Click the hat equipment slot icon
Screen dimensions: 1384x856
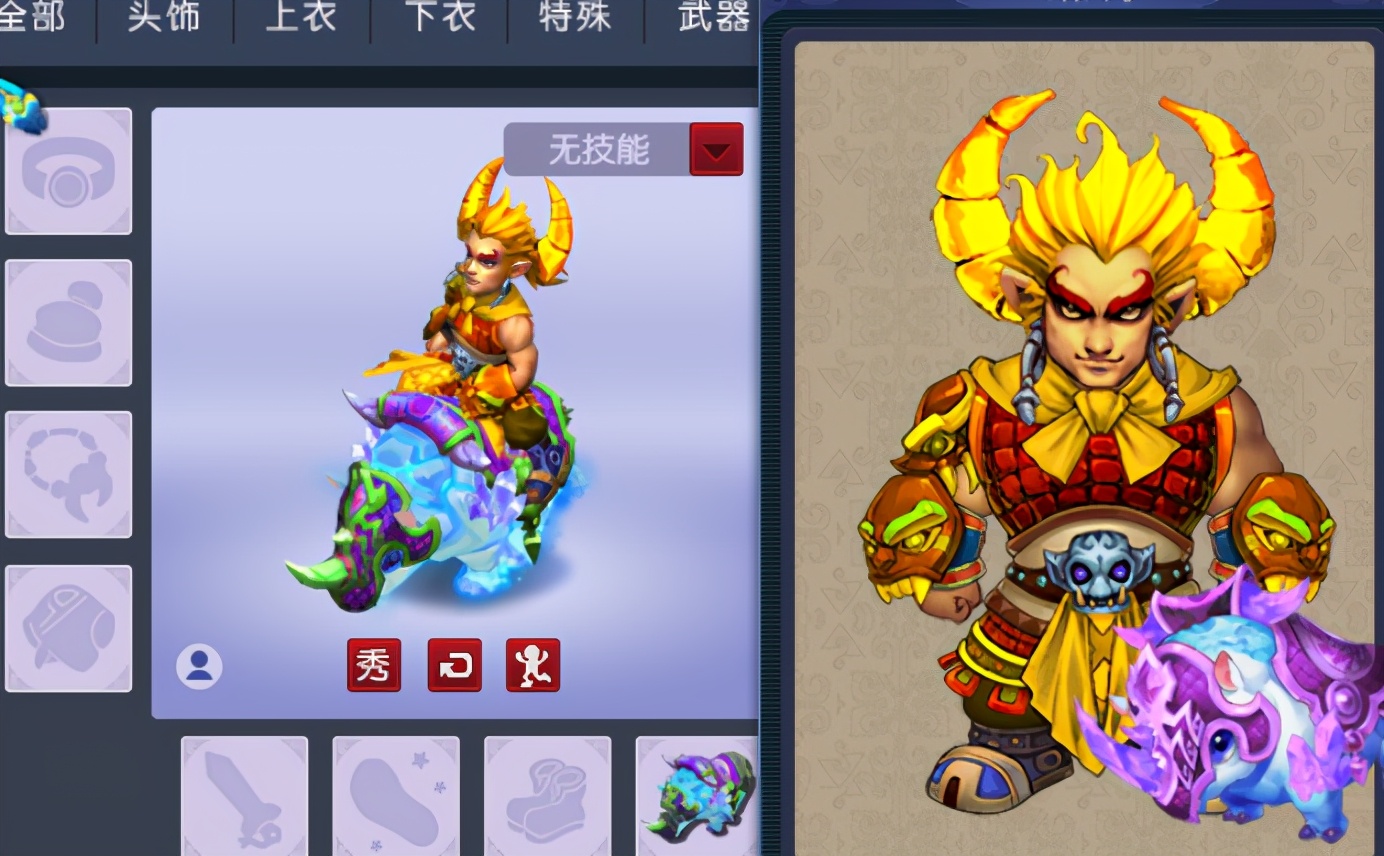[x=67, y=320]
